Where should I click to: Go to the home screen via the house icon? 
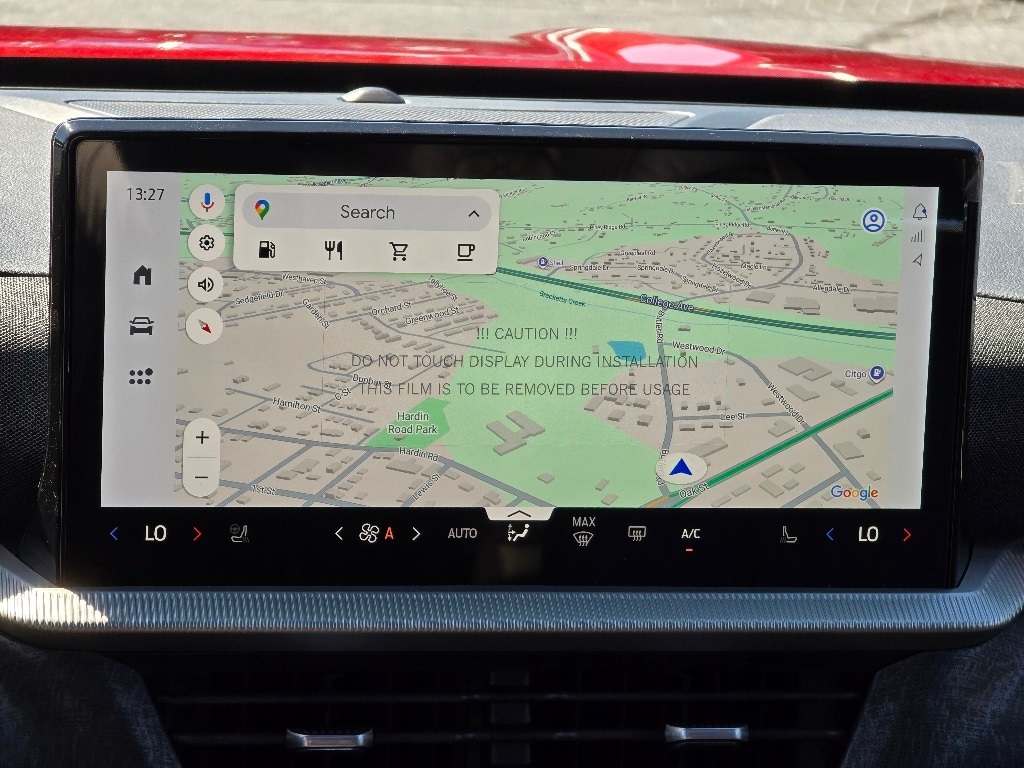[x=142, y=275]
